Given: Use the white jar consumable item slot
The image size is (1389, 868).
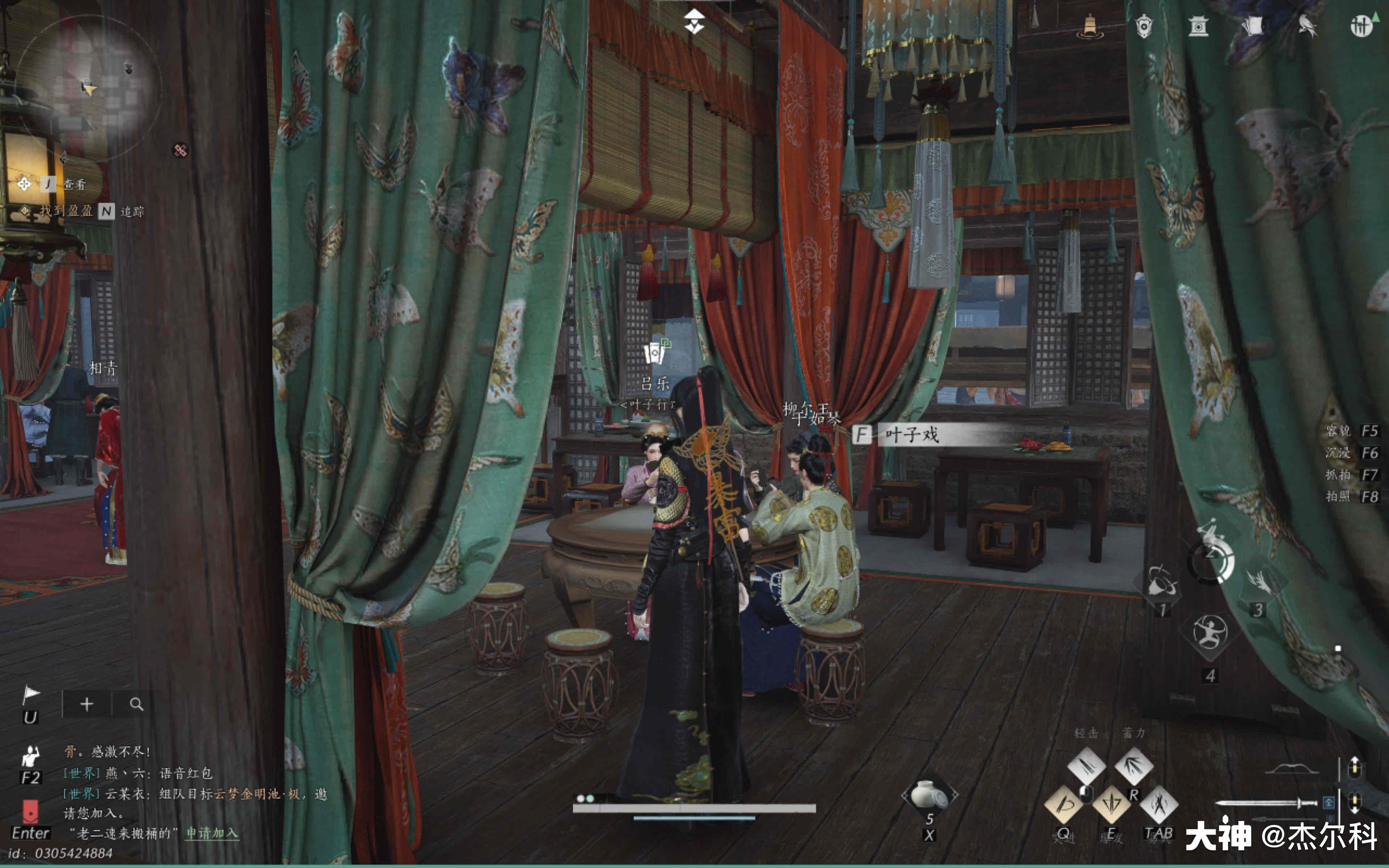Looking at the screenshot, I should tap(929, 795).
